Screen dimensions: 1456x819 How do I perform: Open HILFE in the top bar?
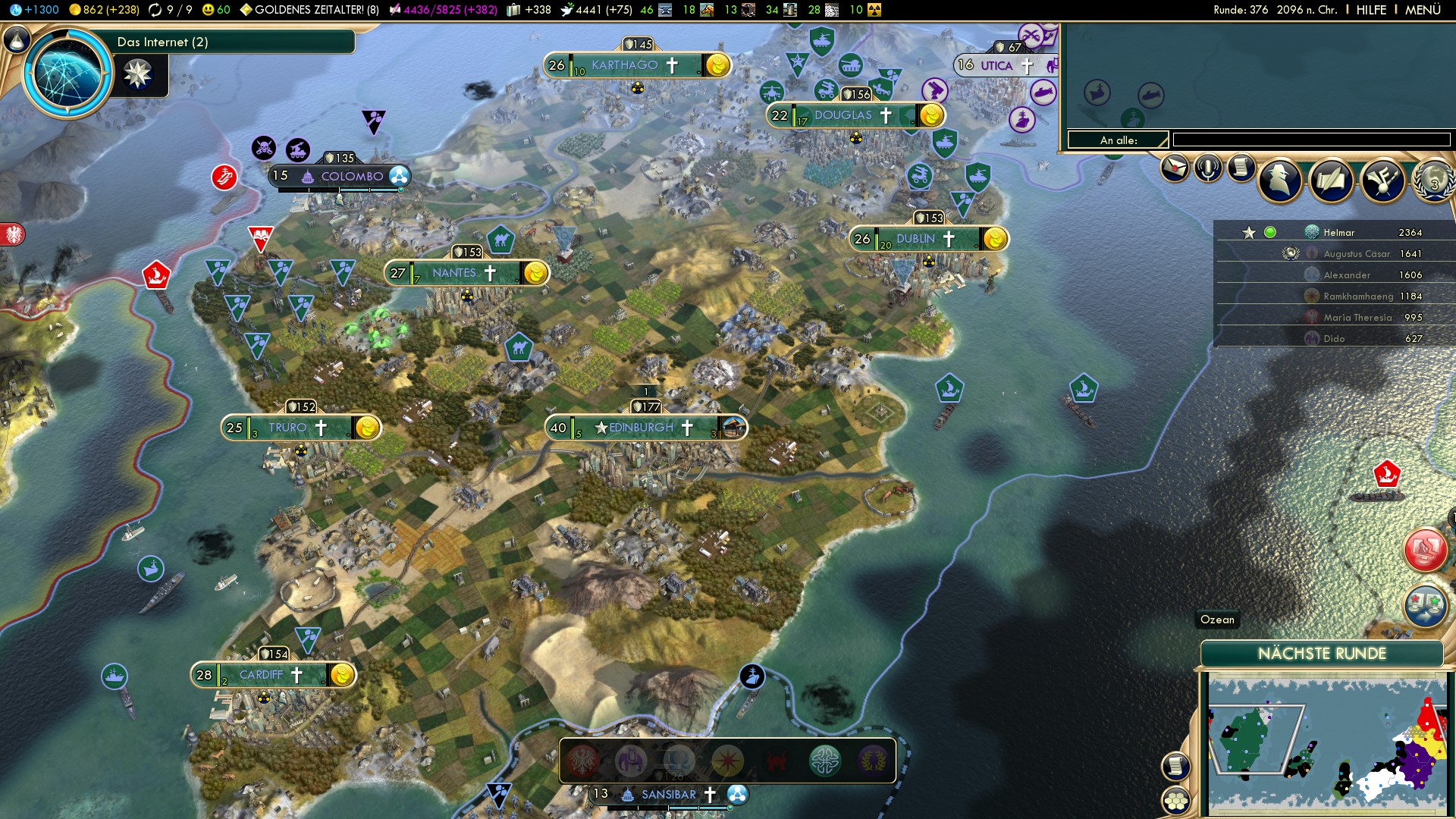[x=1371, y=10]
